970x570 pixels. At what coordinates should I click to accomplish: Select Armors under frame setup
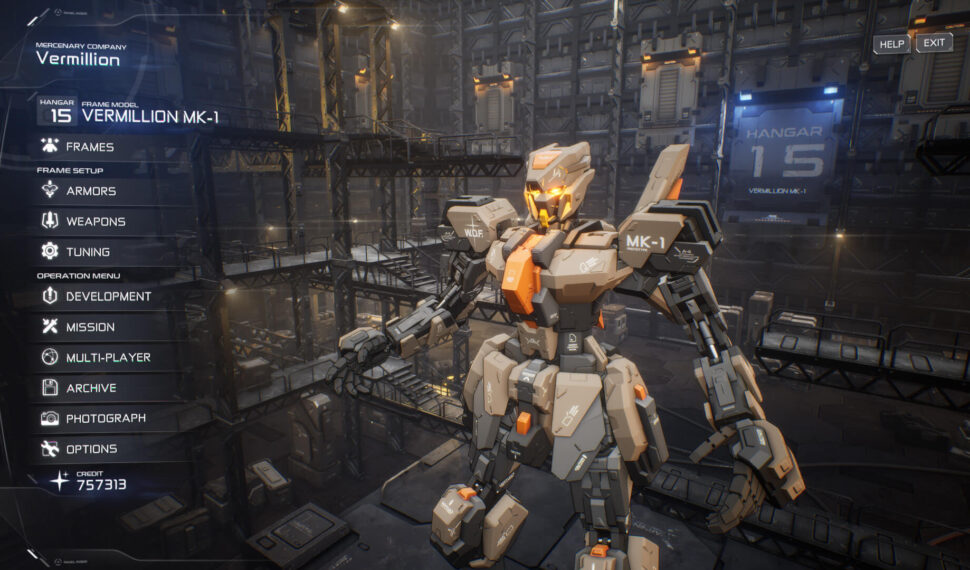click(90, 191)
